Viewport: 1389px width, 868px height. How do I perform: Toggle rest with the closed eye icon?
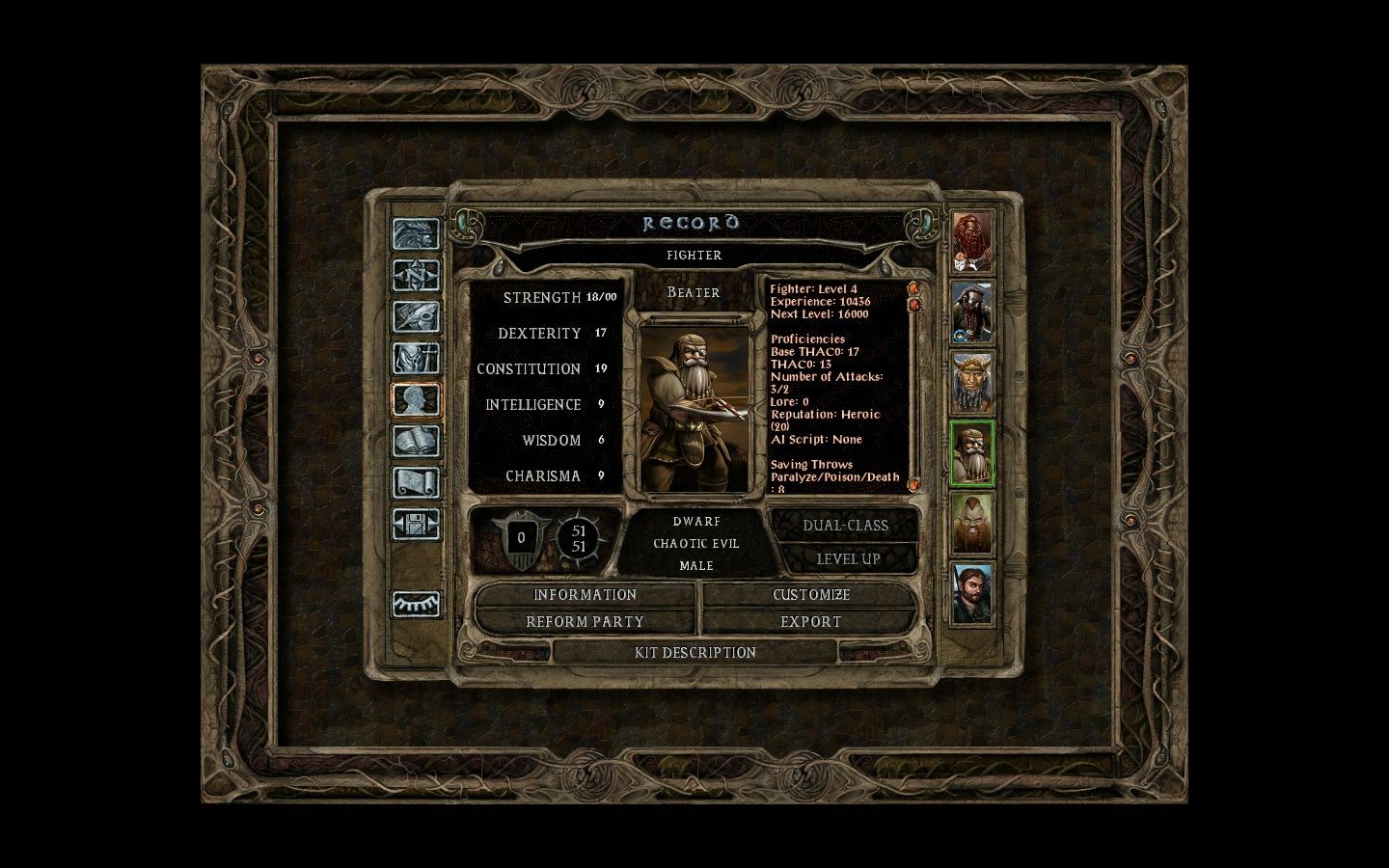click(416, 604)
